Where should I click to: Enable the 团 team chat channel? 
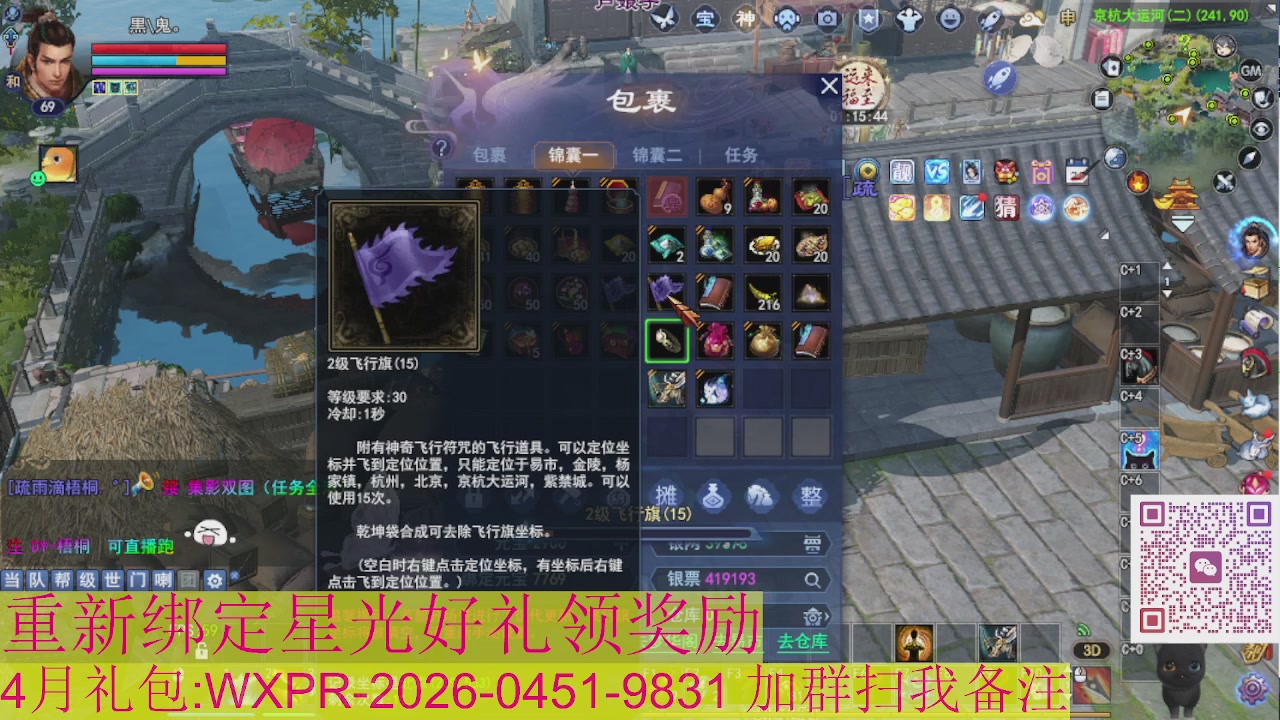tap(188, 580)
